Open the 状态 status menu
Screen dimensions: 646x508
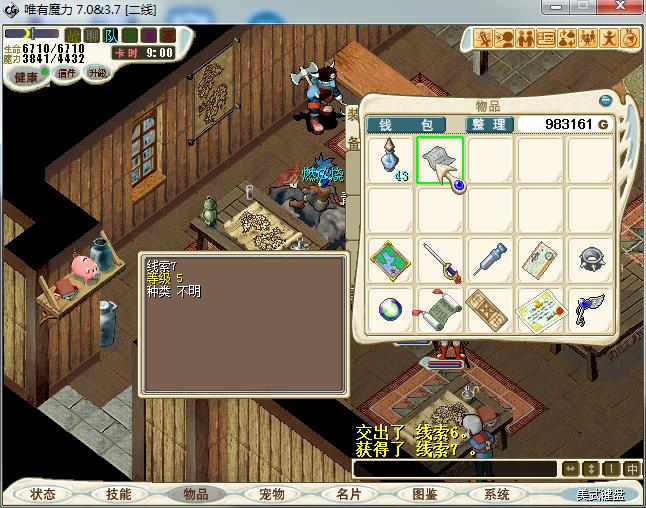coord(43,494)
